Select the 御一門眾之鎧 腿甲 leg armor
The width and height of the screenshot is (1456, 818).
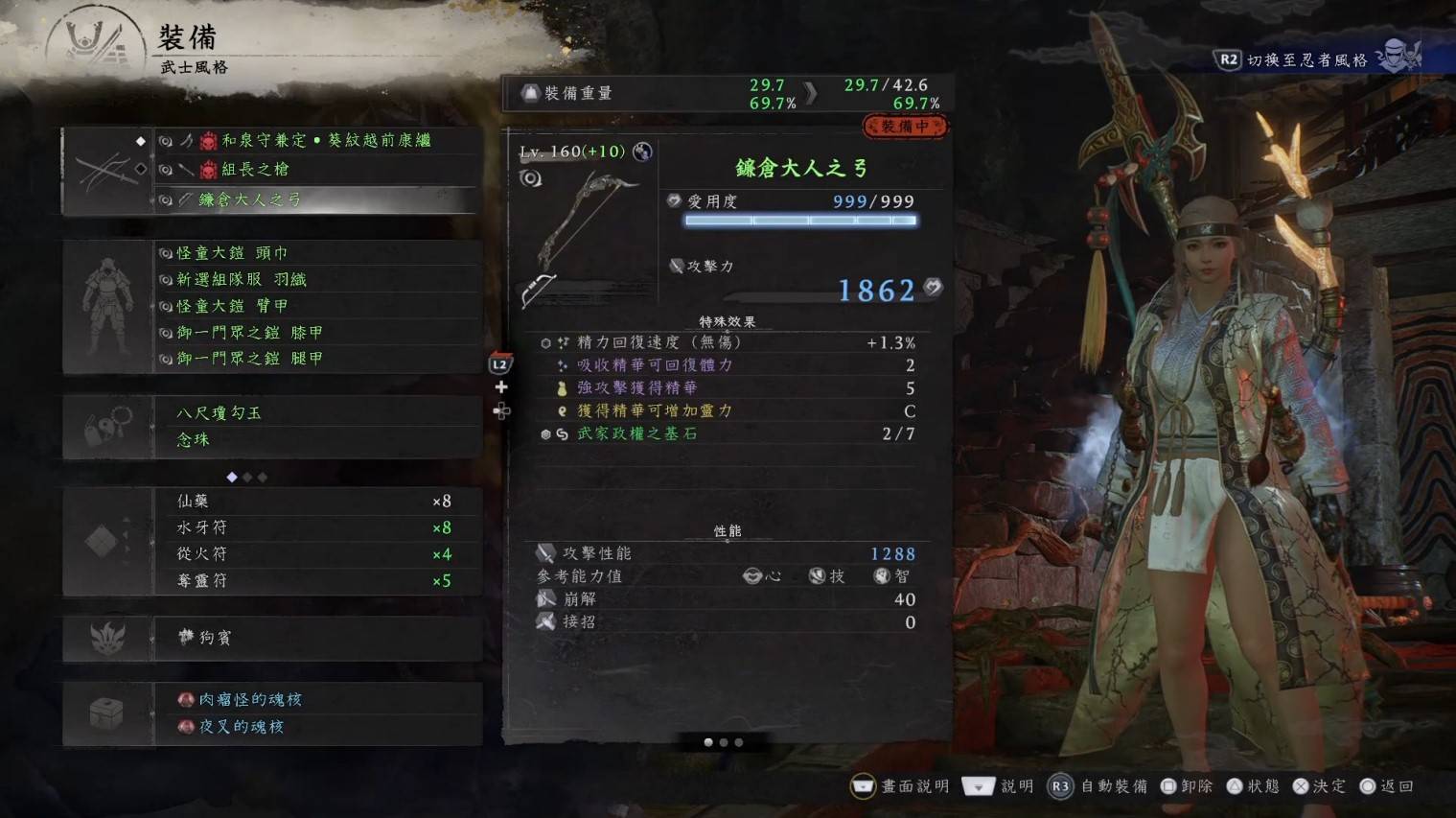[x=249, y=359]
